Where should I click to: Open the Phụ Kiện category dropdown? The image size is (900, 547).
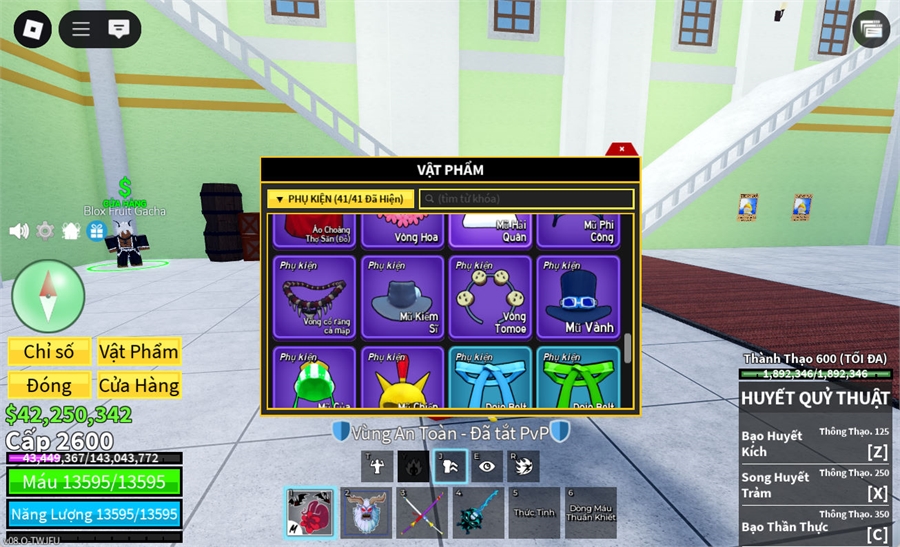[340, 199]
